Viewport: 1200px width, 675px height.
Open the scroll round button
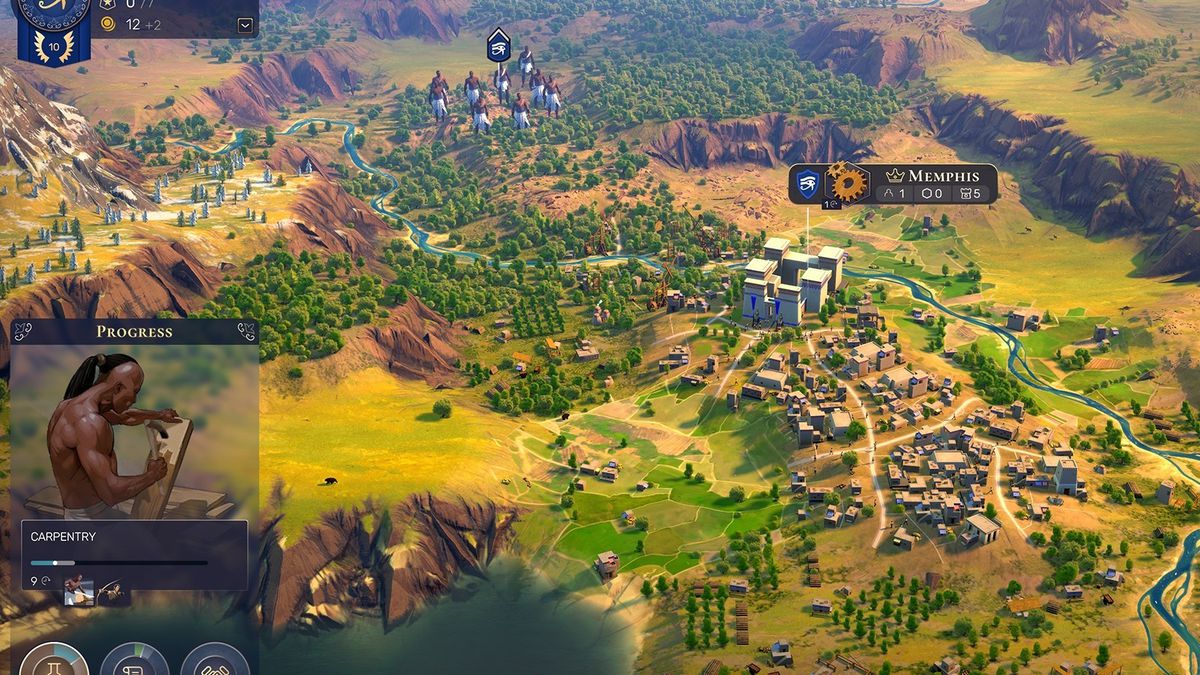tap(134, 664)
